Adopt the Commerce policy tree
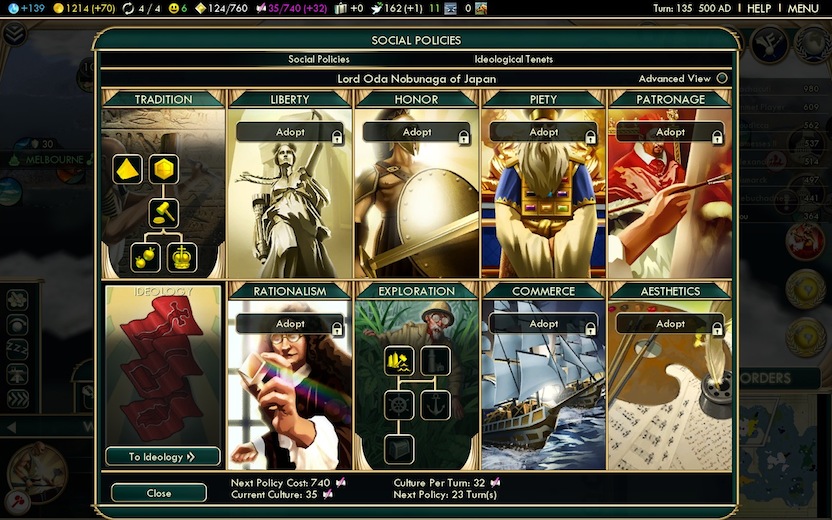The height and width of the screenshot is (520, 832). coord(544,324)
